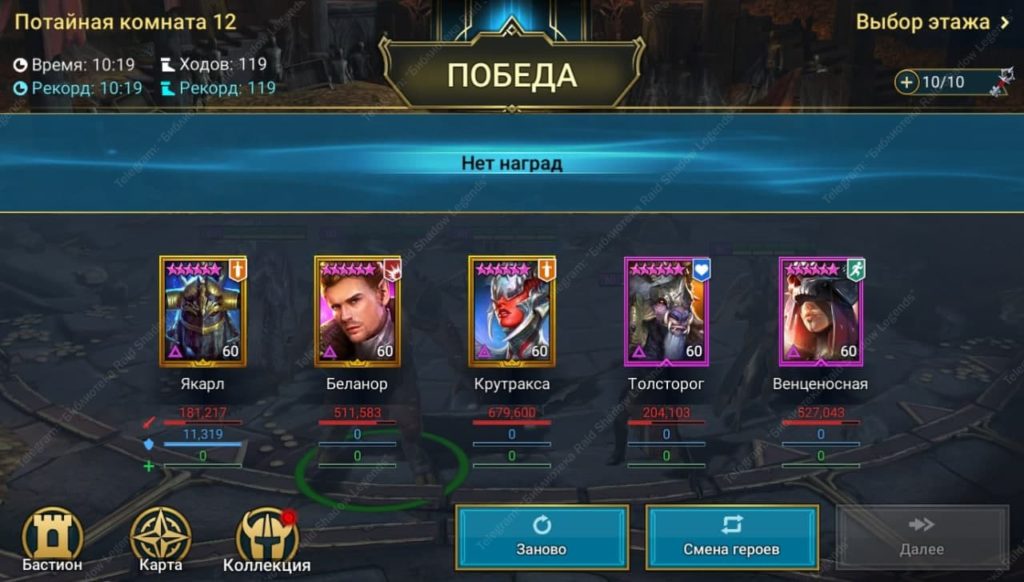Inspect the Венценосная hero portrait

821,312
